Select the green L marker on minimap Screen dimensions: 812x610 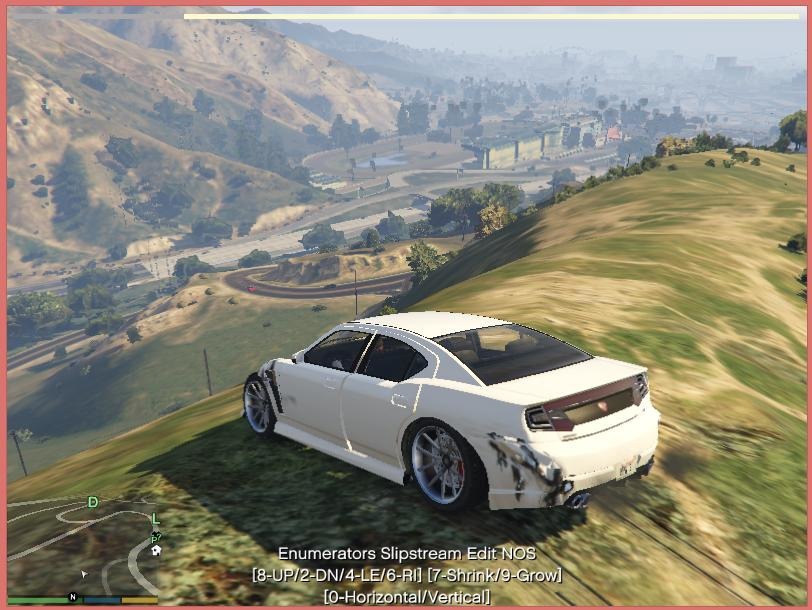(x=155, y=518)
